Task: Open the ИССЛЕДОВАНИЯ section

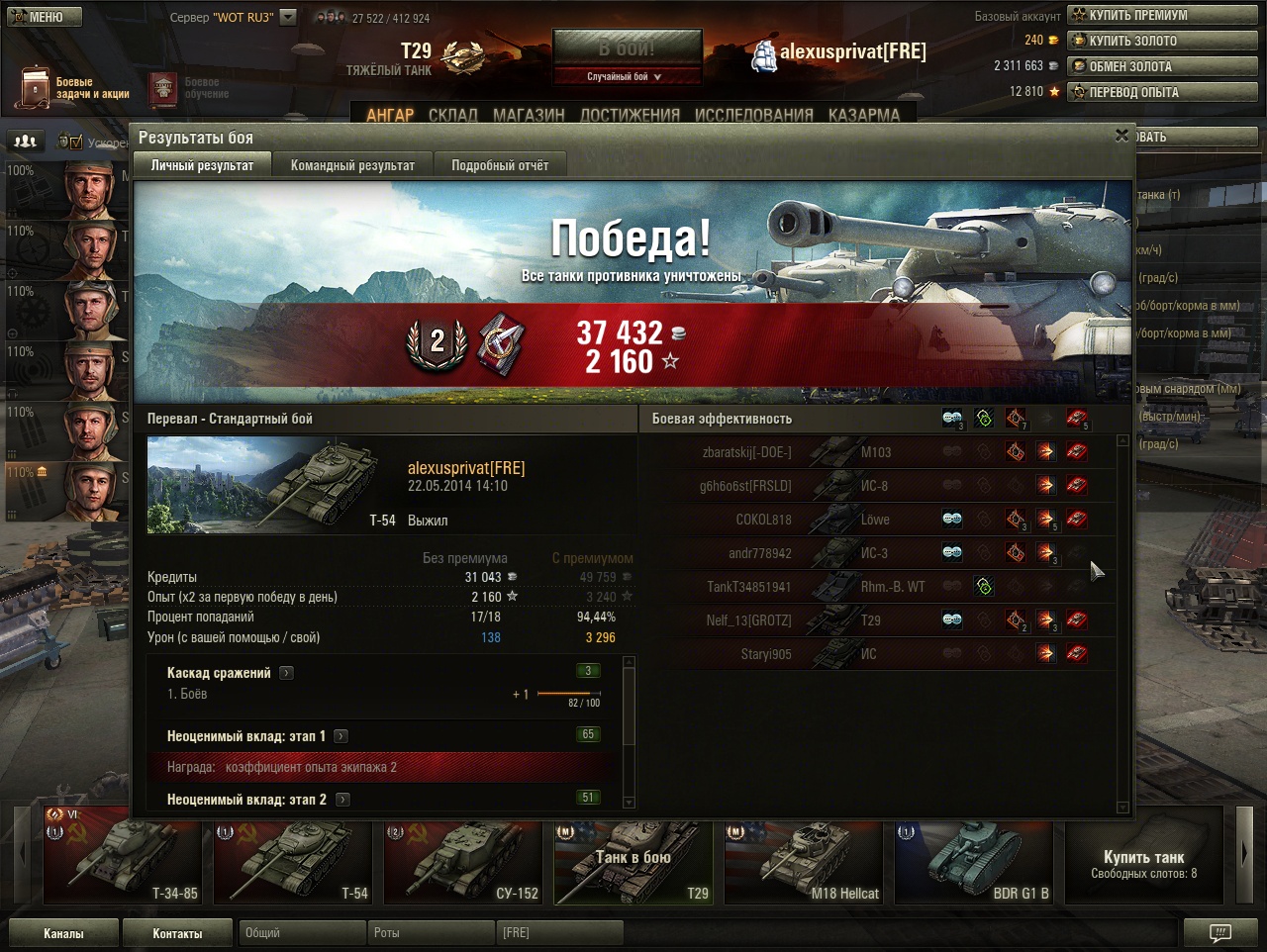Action: click(x=754, y=115)
